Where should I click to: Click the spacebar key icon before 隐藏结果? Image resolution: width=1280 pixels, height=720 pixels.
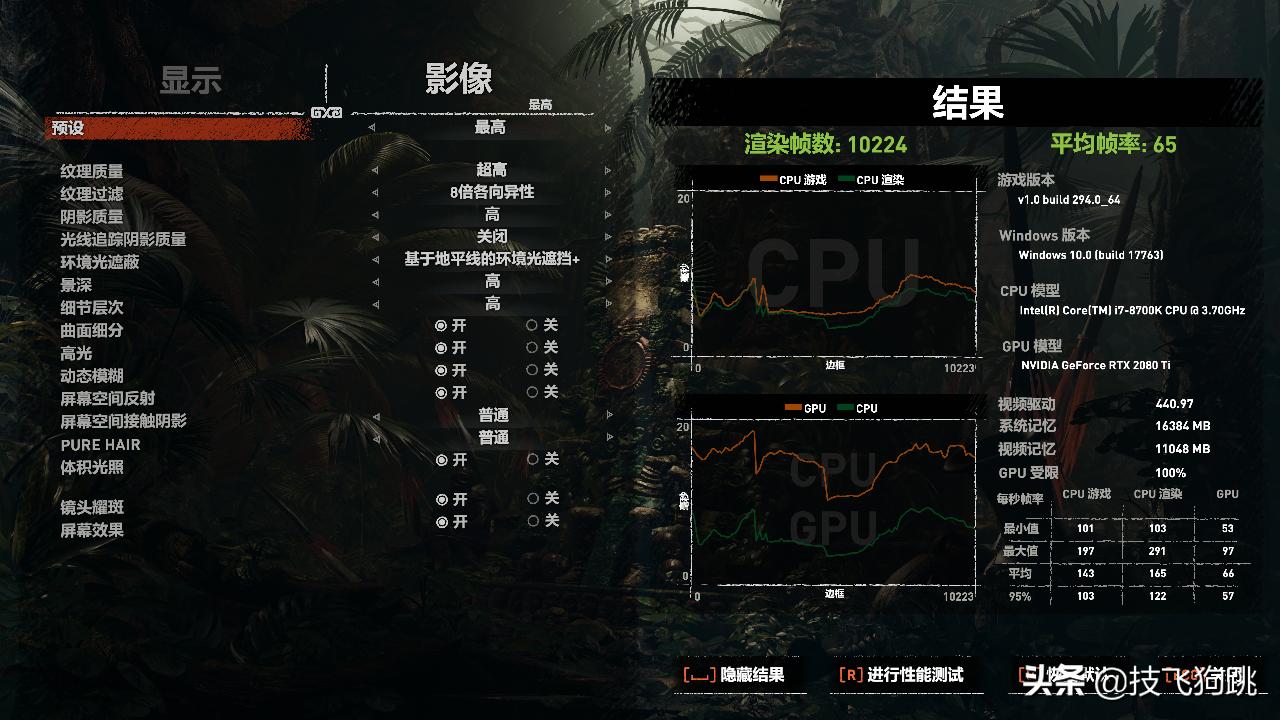[700, 676]
